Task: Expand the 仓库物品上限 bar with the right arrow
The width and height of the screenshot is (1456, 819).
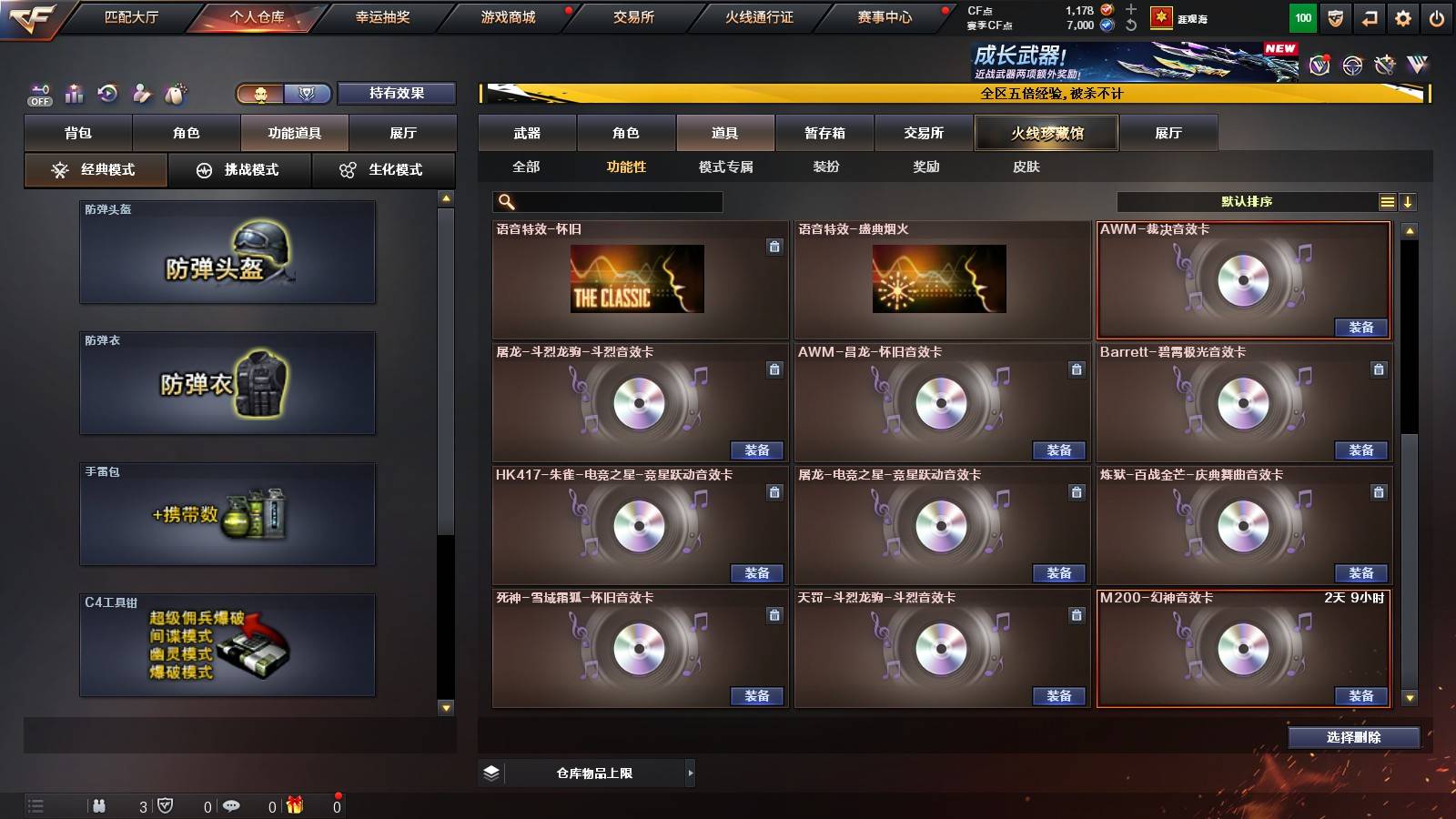Action: 690,773
